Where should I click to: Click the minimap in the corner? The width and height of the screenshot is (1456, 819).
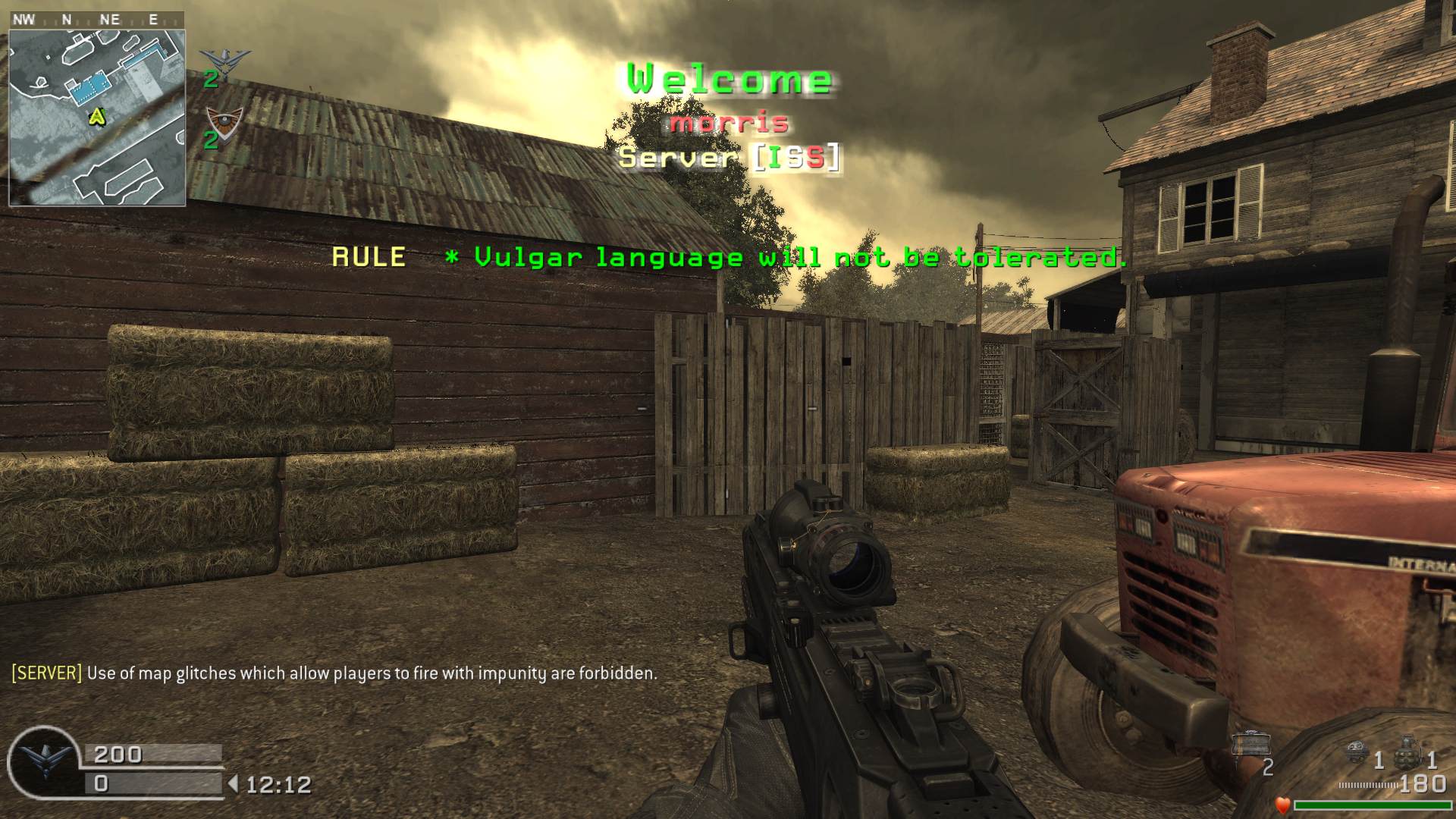click(x=97, y=118)
